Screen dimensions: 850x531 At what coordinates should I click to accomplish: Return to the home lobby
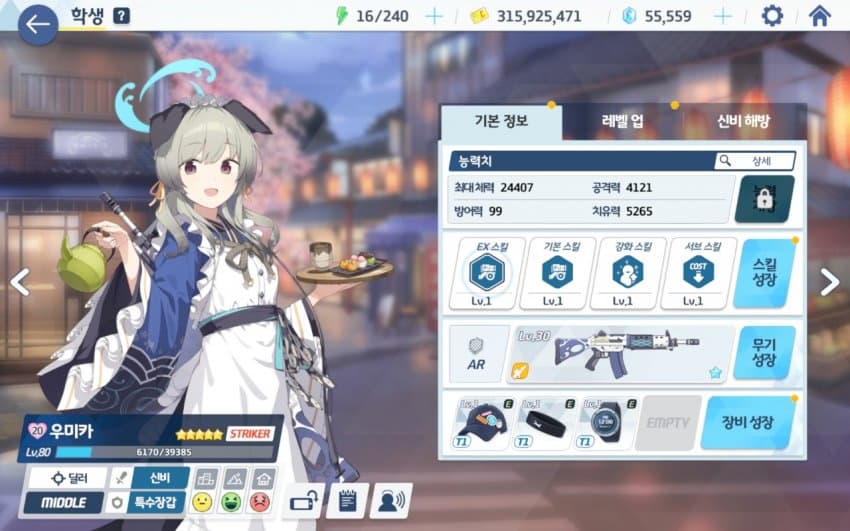coord(819,16)
